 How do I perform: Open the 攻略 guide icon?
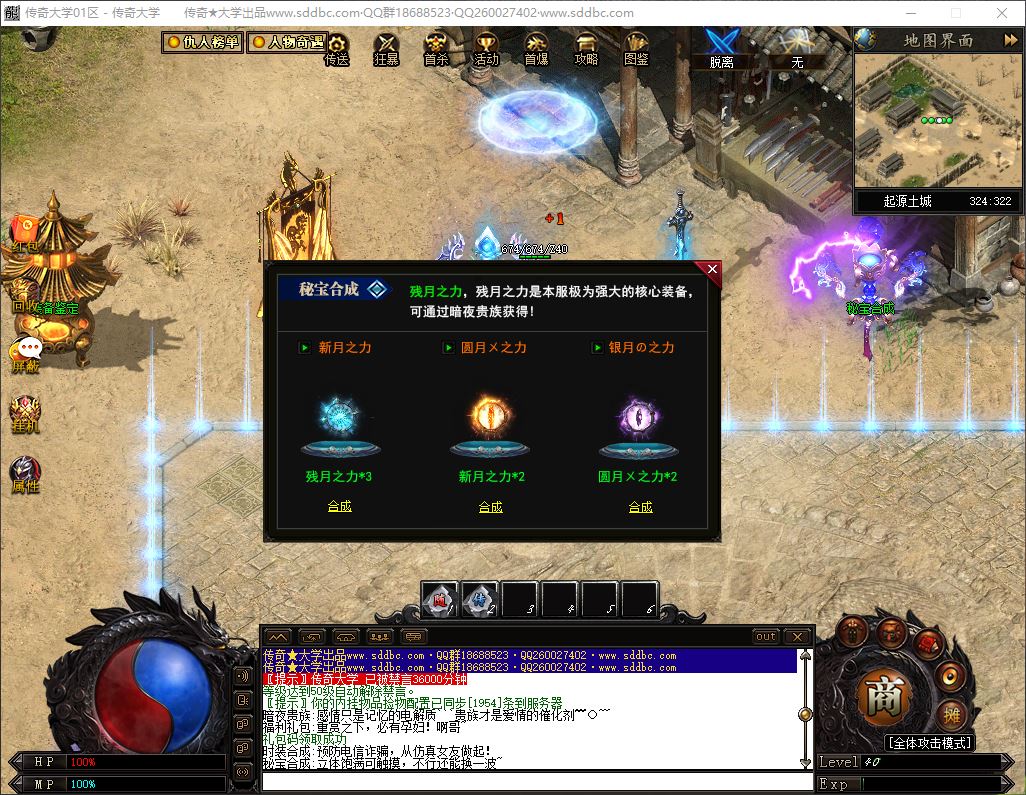point(586,49)
